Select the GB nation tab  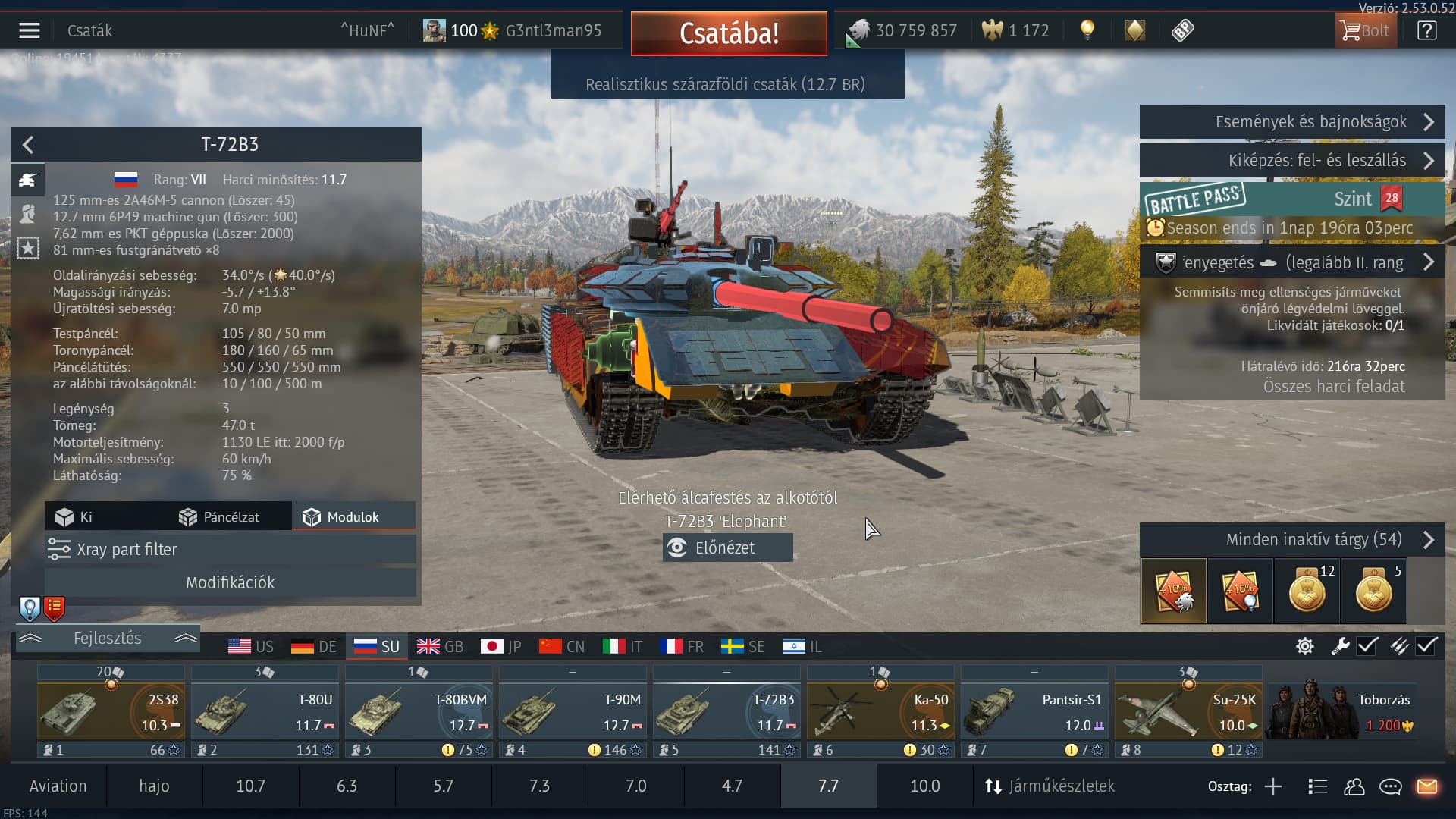(x=440, y=647)
